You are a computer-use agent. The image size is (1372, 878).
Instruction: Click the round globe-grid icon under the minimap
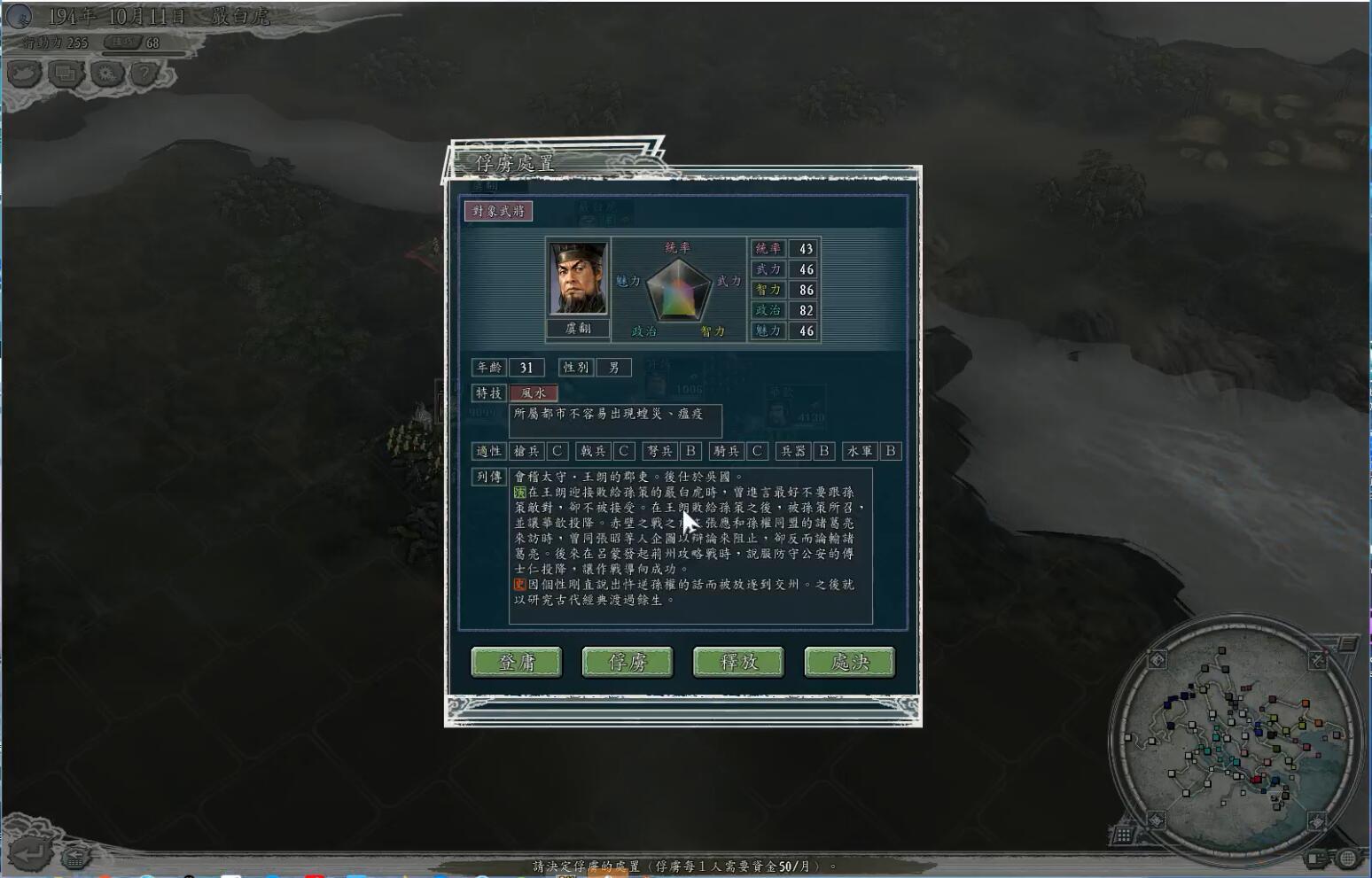pos(1348,858)
